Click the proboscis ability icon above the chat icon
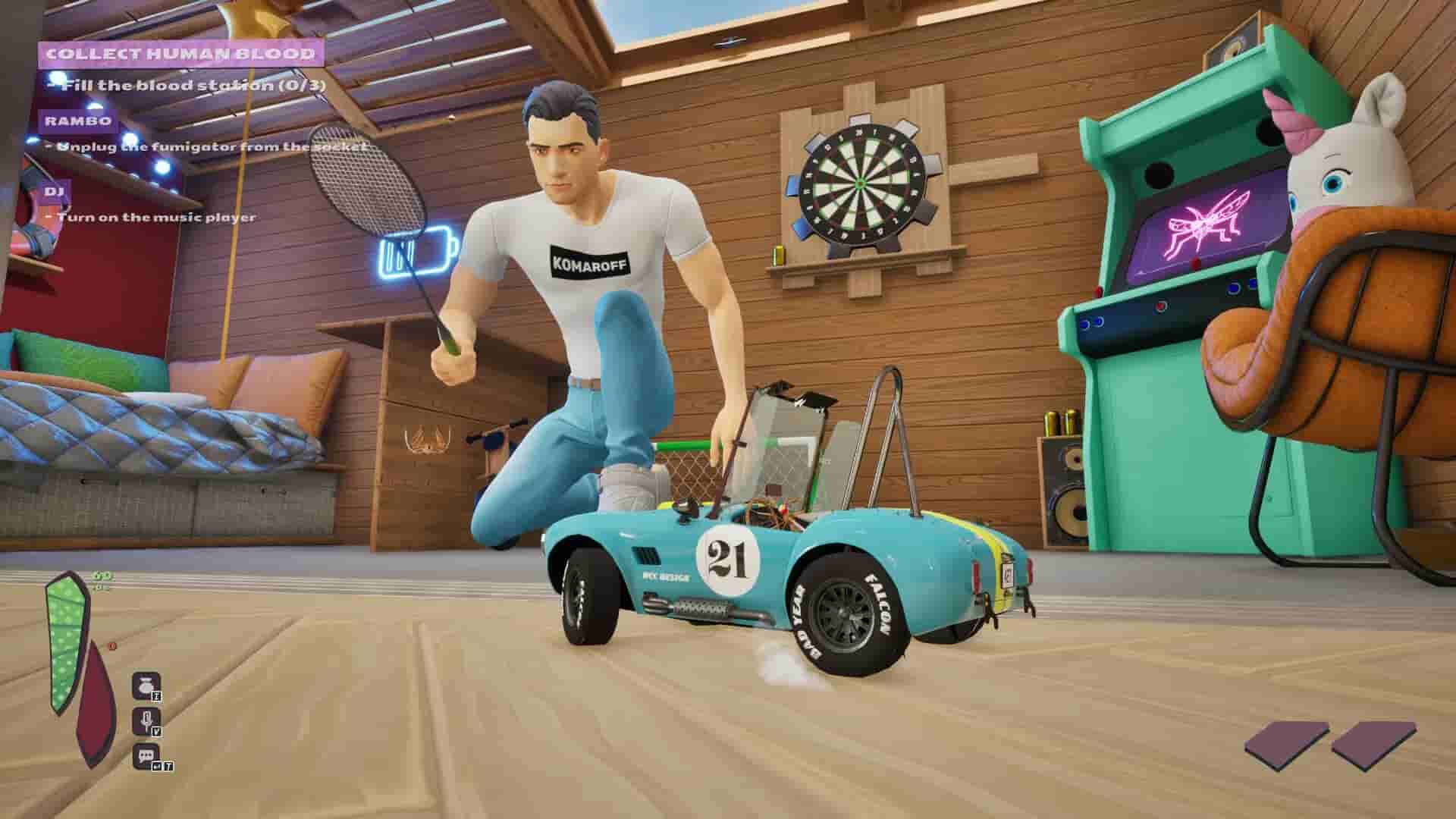This screenshot has width=1456, height=819. coord(147,720)
